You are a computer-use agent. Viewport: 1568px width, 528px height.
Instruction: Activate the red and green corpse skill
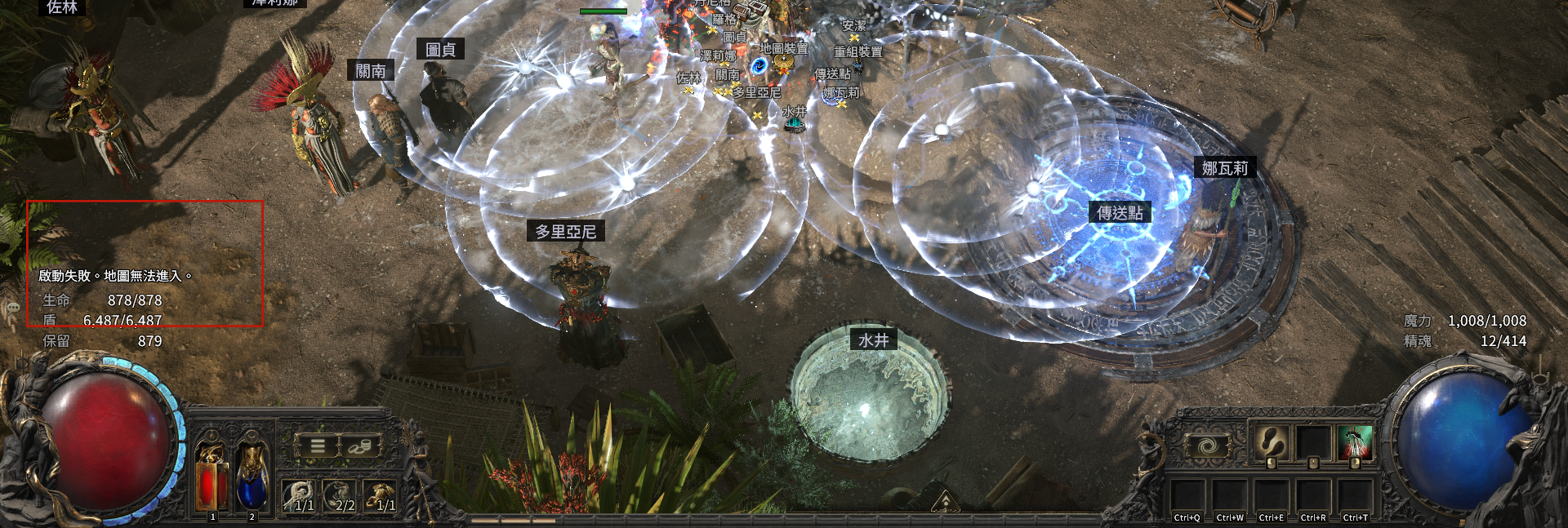pyautogui.click(x=1356, y=442)
